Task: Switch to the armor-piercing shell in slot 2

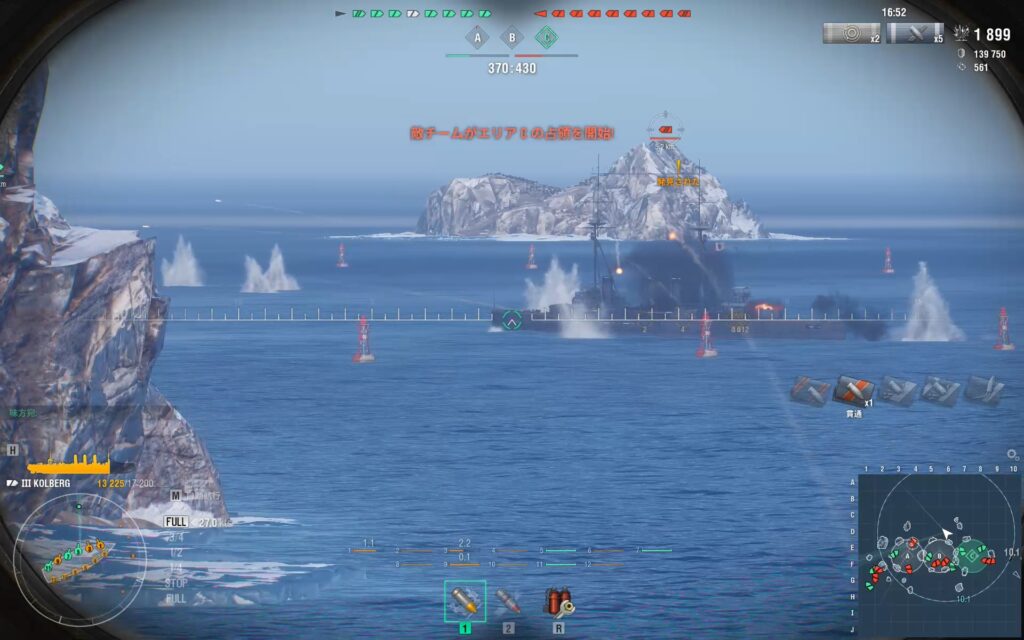Action: [x=509, y=601]
